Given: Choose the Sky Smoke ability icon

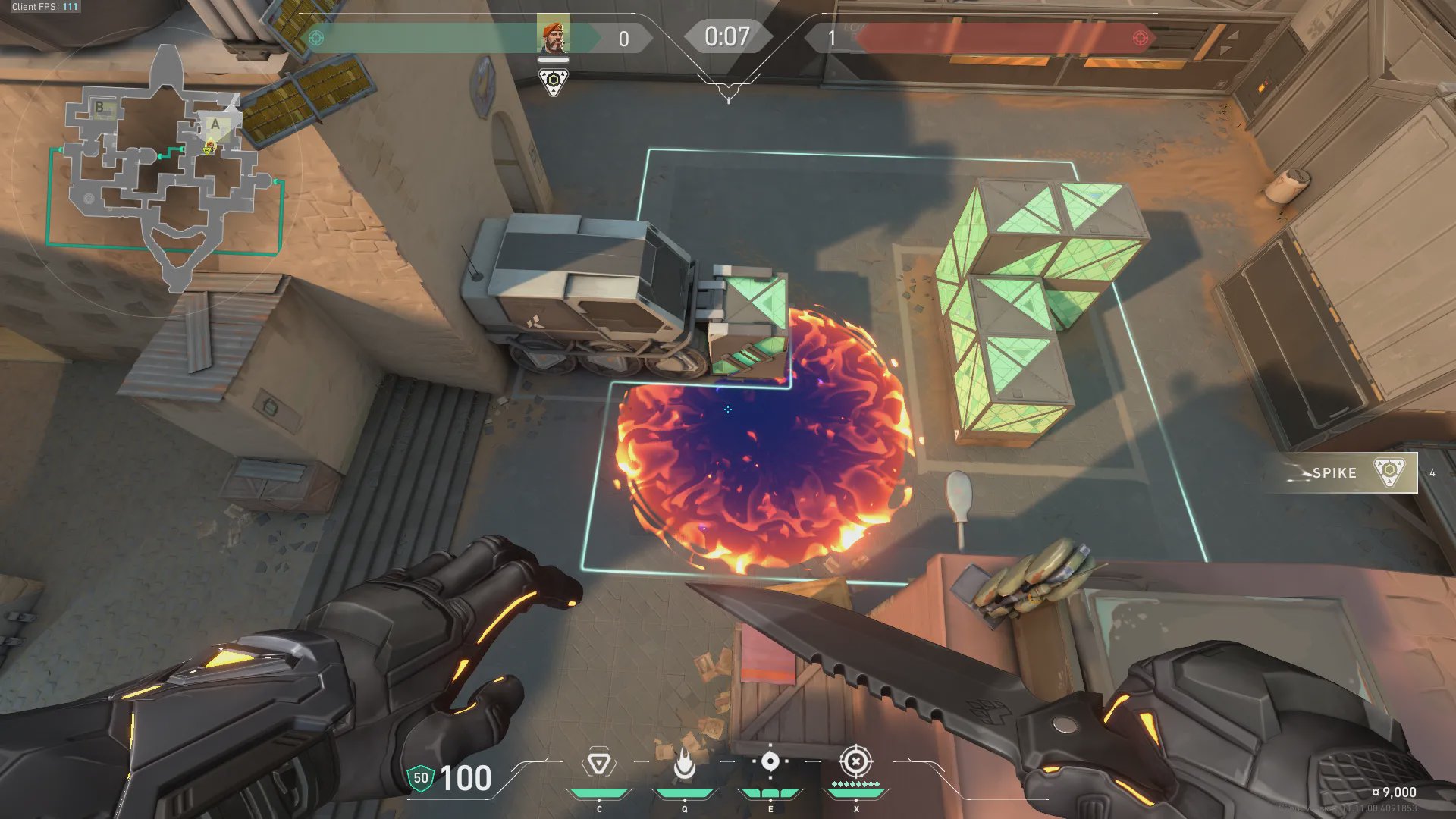Looking at the screenshot, I should coord(770,761).
